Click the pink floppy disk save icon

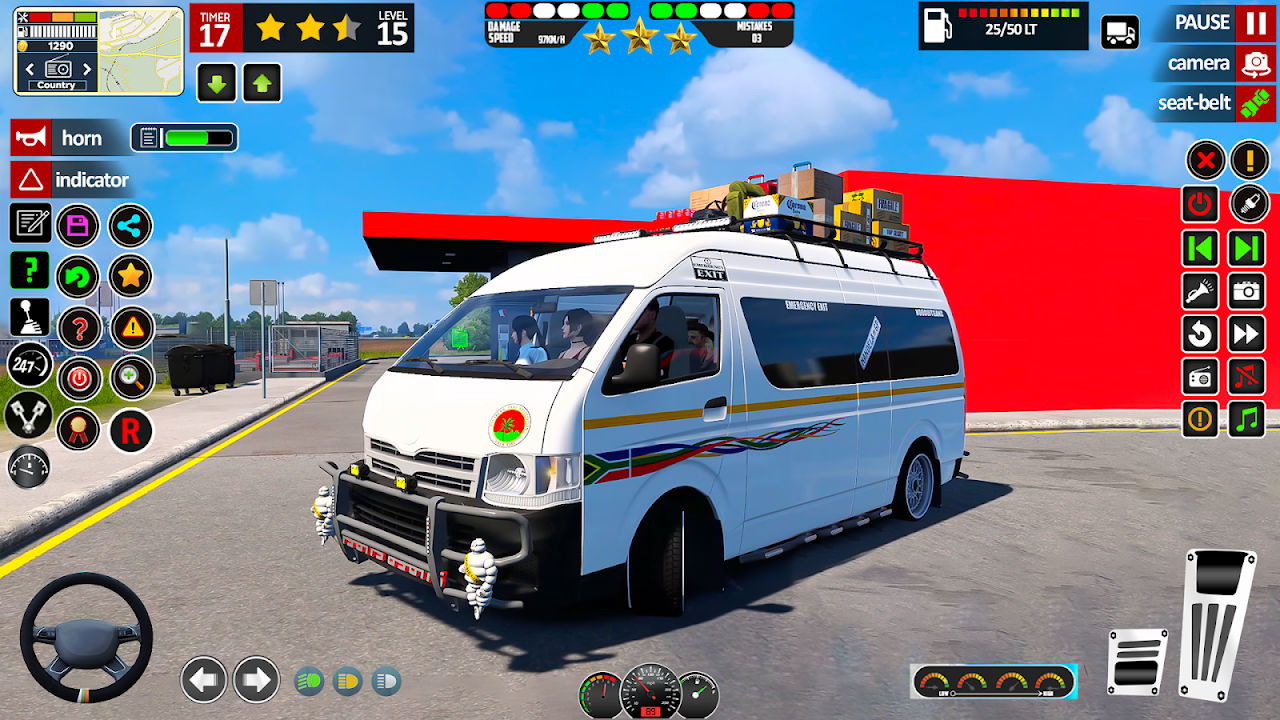[x=78, y=225]
